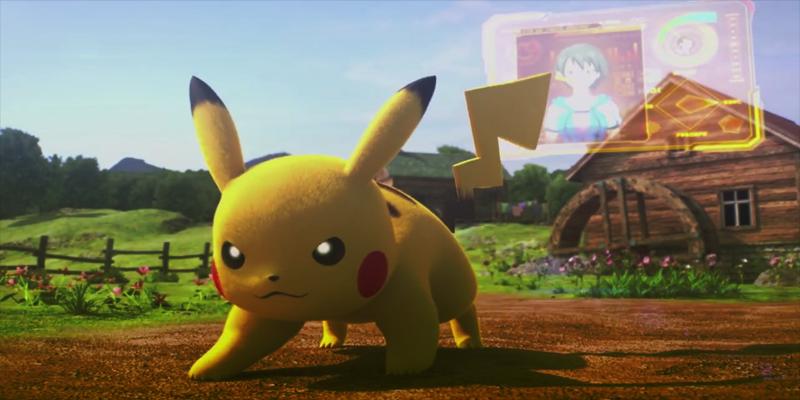Screen dimensions: 800x400
Task: Select the center diamond of the command pad
Action: point(689,105)
